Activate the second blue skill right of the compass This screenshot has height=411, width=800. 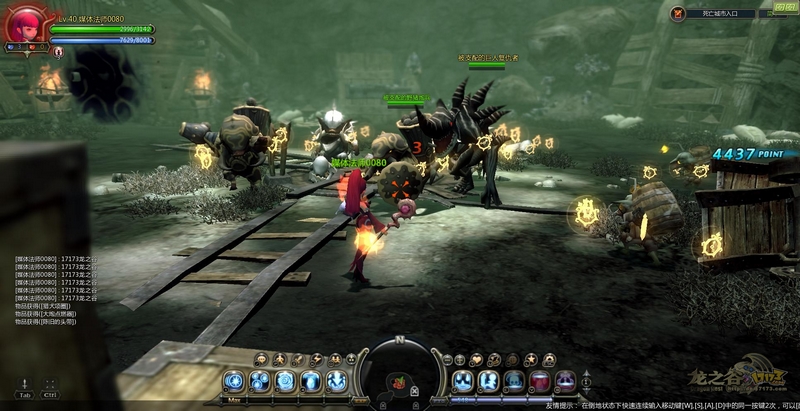coord(488,380)
